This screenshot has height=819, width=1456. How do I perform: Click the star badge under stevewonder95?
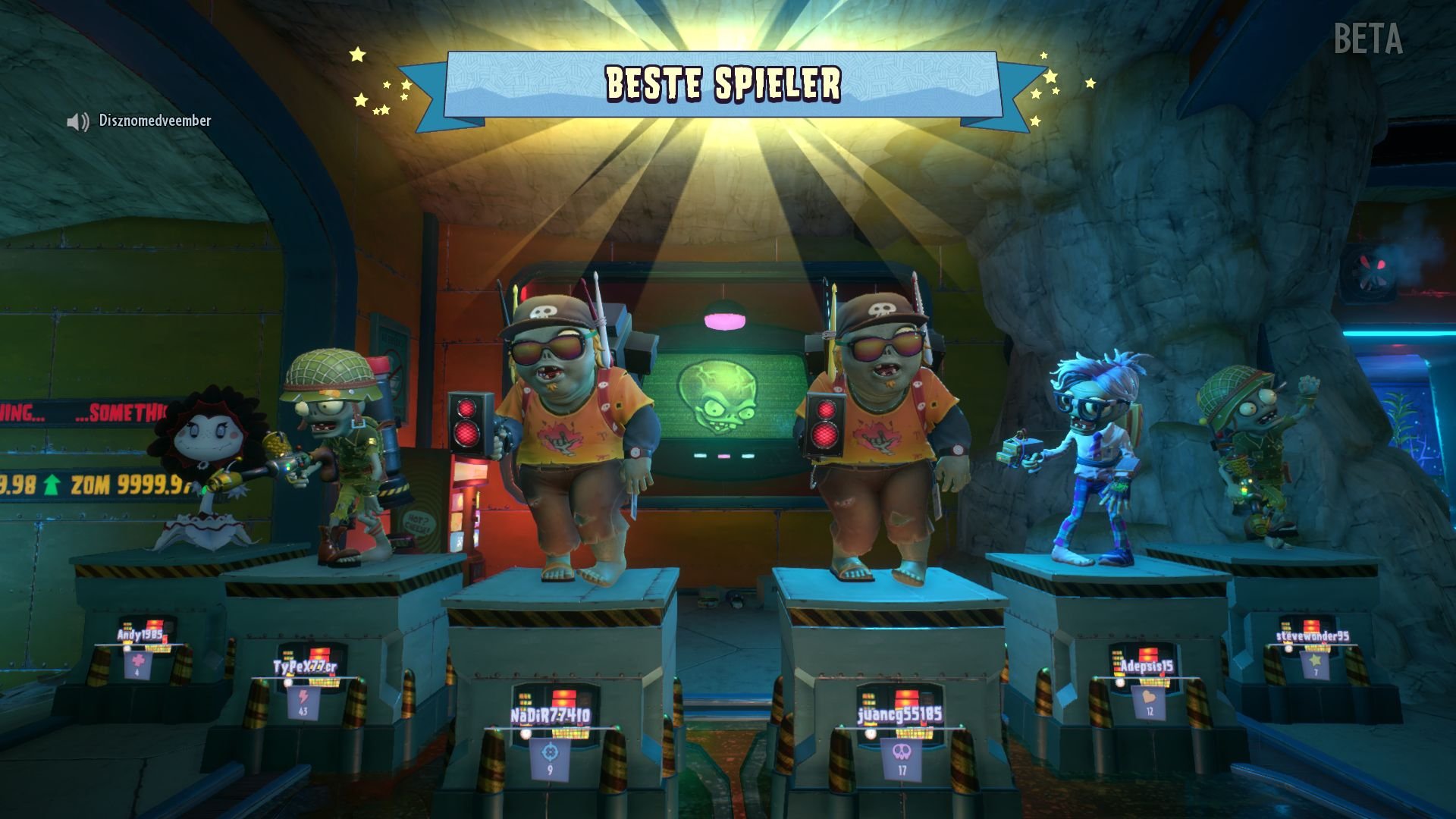1316,661
